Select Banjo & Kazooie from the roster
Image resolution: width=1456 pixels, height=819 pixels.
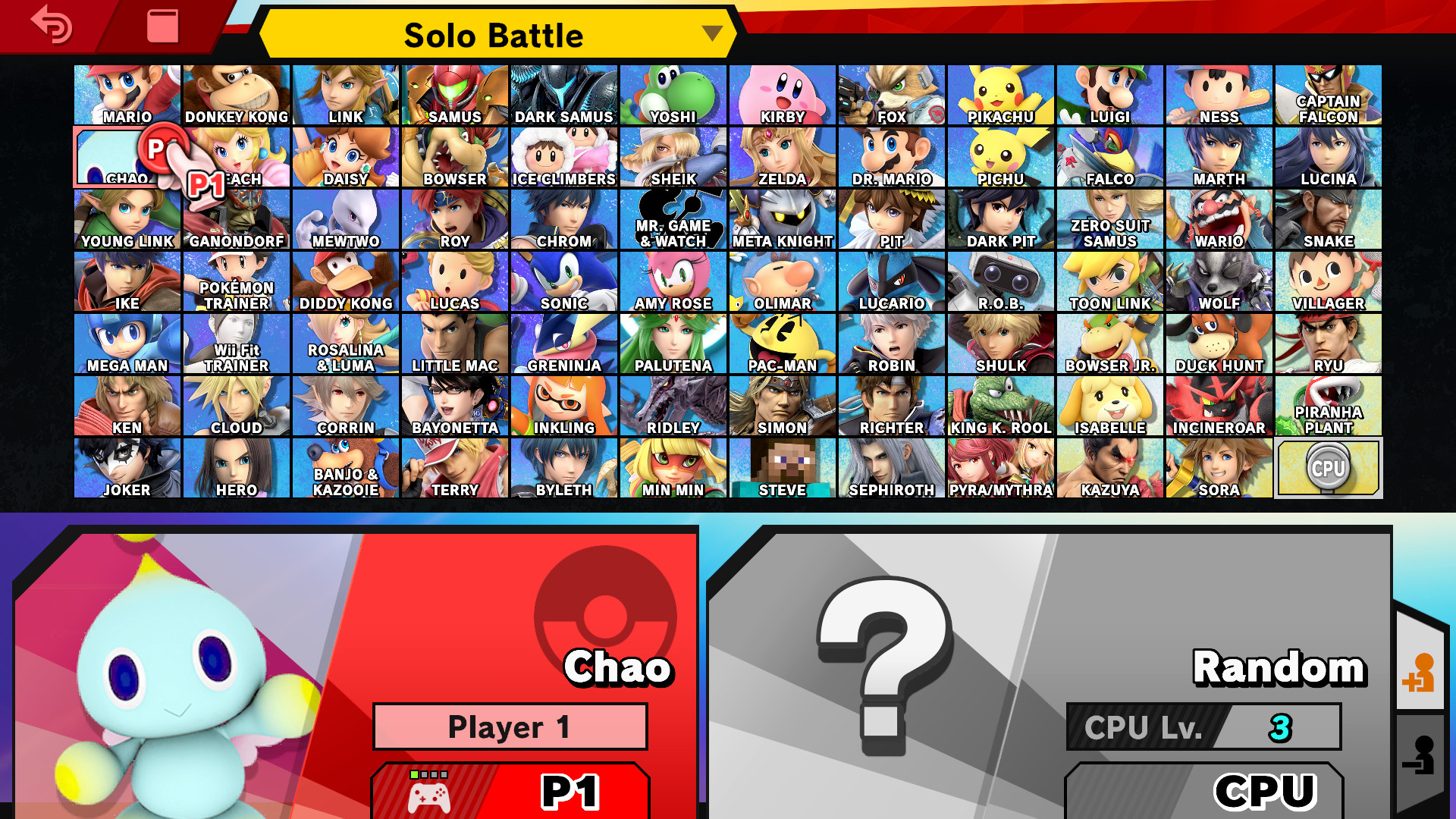tap(346, 467)
